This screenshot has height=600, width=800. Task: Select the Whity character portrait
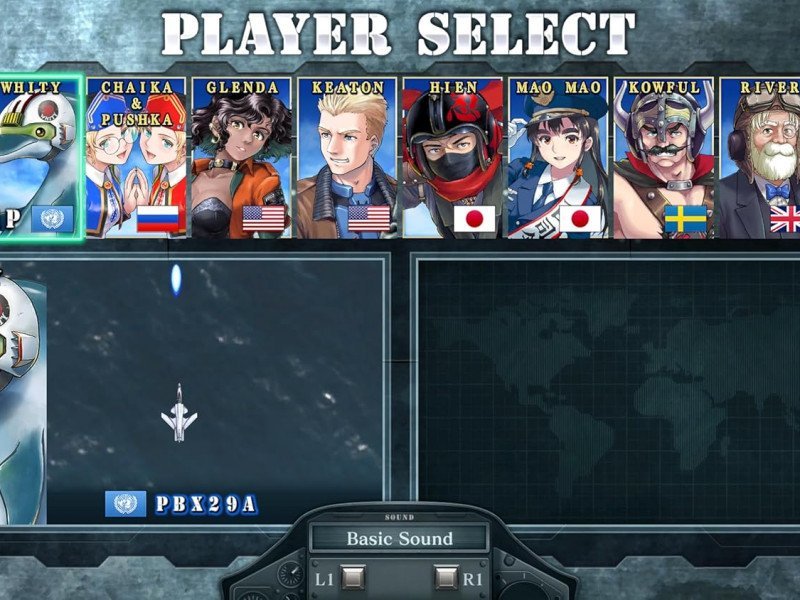[x=38, y=158]
